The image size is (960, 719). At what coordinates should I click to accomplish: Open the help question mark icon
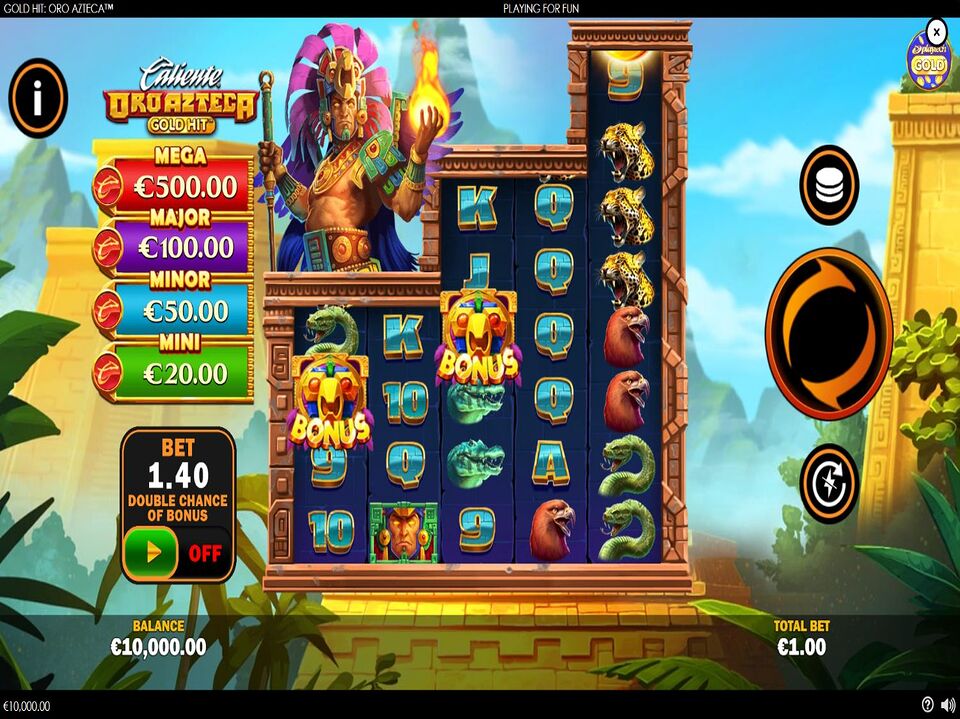(927, 705)
